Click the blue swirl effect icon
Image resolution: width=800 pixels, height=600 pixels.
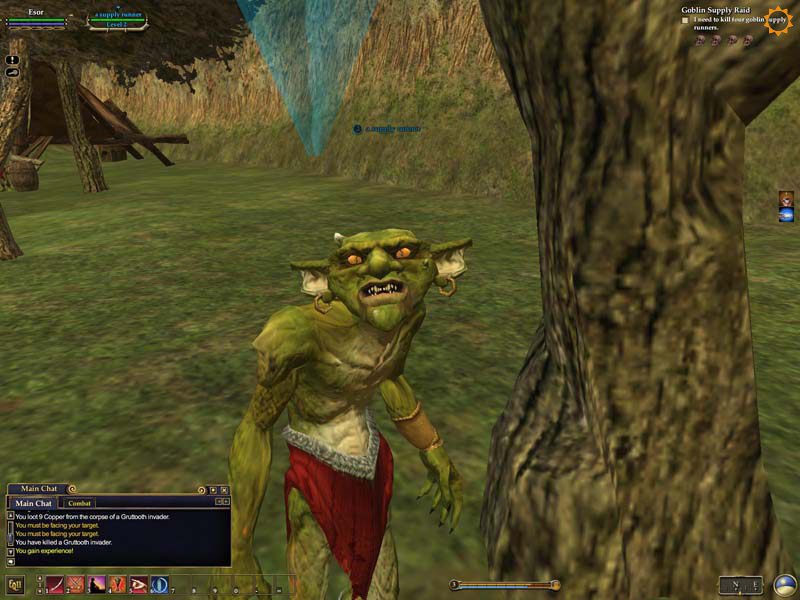[786, 215]
